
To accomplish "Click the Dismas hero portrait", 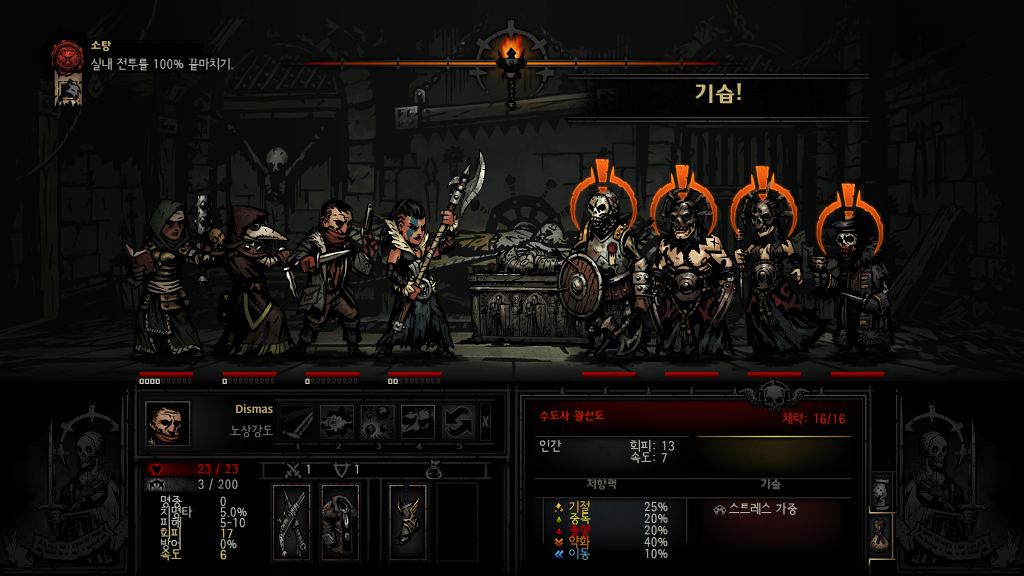I will [167, 423].
